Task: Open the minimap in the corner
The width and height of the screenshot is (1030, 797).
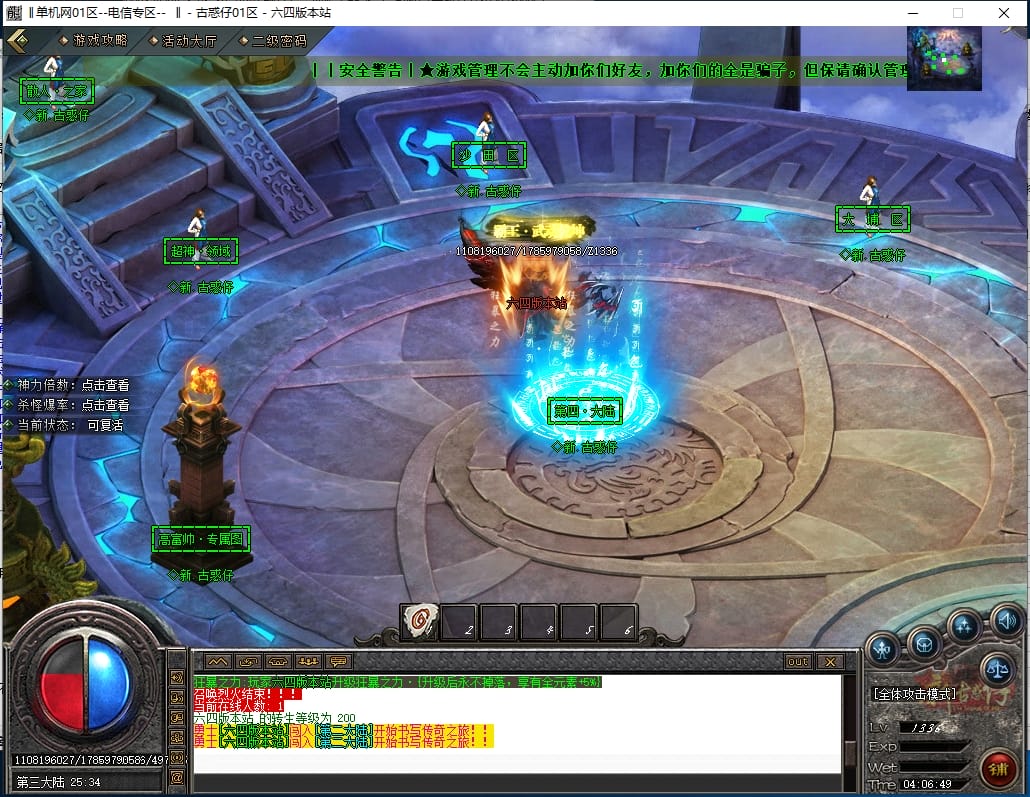Action: pos(944,59)
